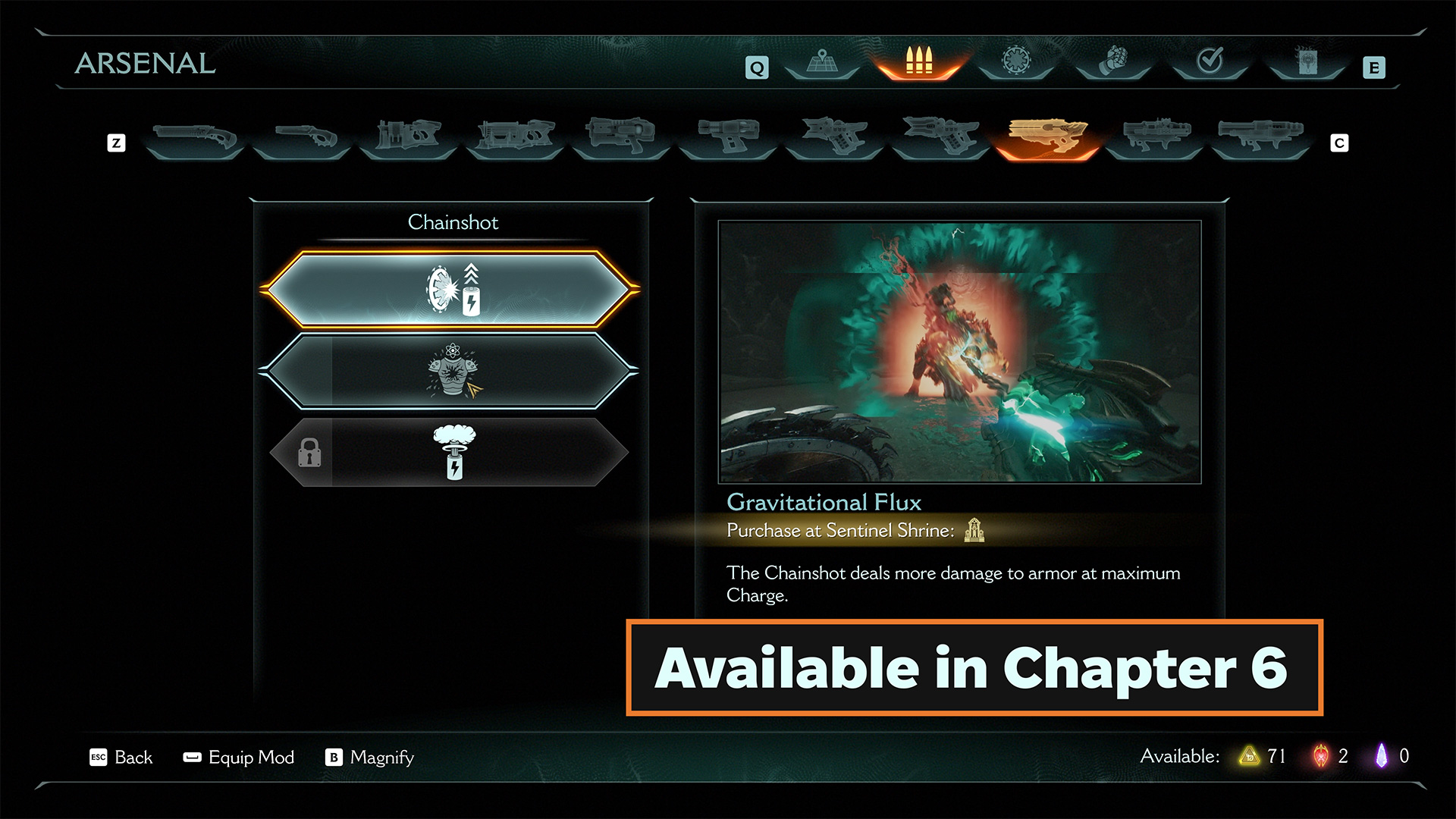Go Back from the Arsenal screen
Image resolution: width=1456 pixels, height=819 pixels.
click(121, 758)
